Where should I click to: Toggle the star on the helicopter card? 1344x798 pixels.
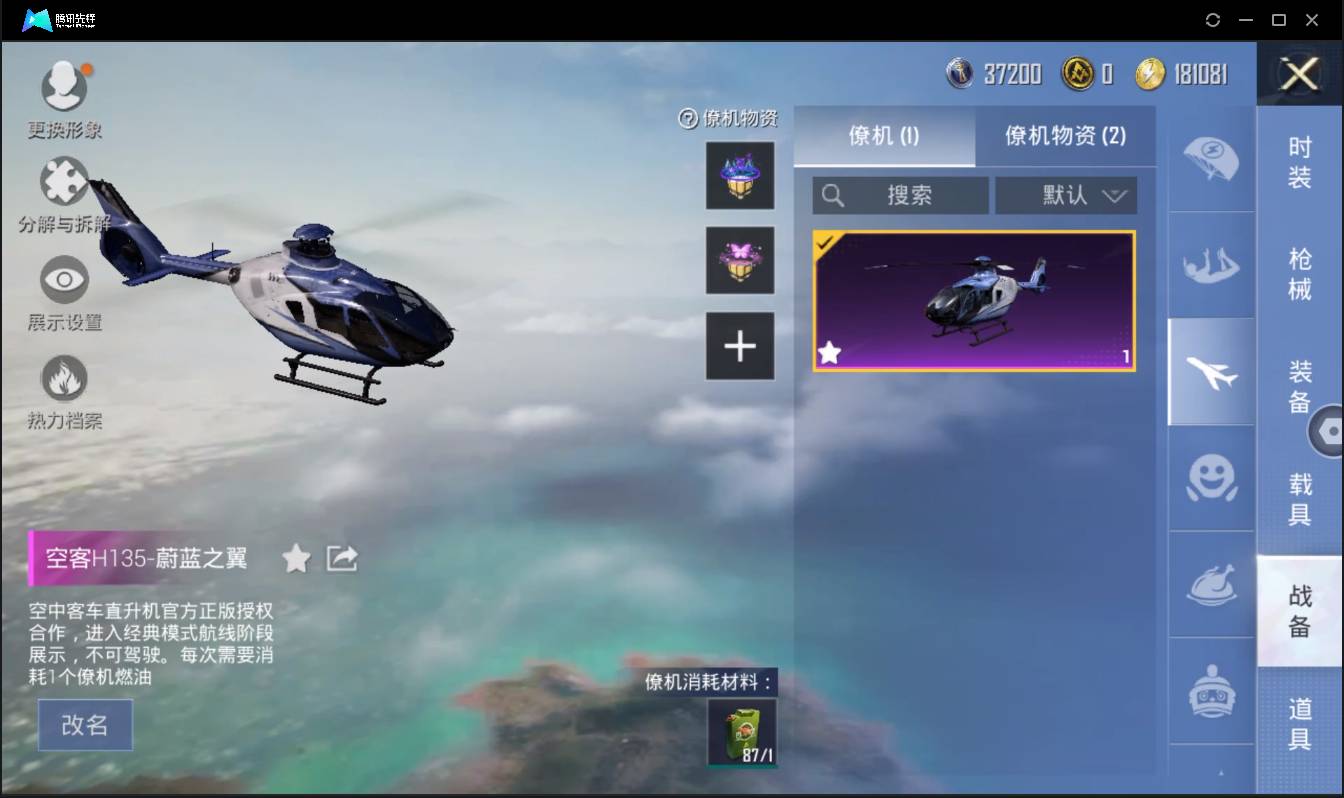[830, 352]
